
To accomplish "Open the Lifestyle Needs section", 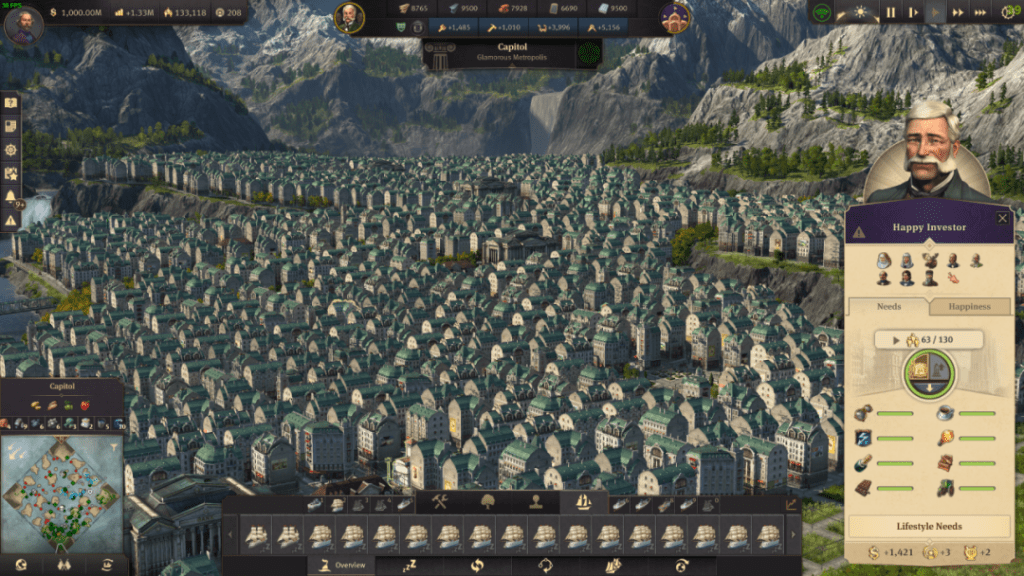I will (929, 526).
